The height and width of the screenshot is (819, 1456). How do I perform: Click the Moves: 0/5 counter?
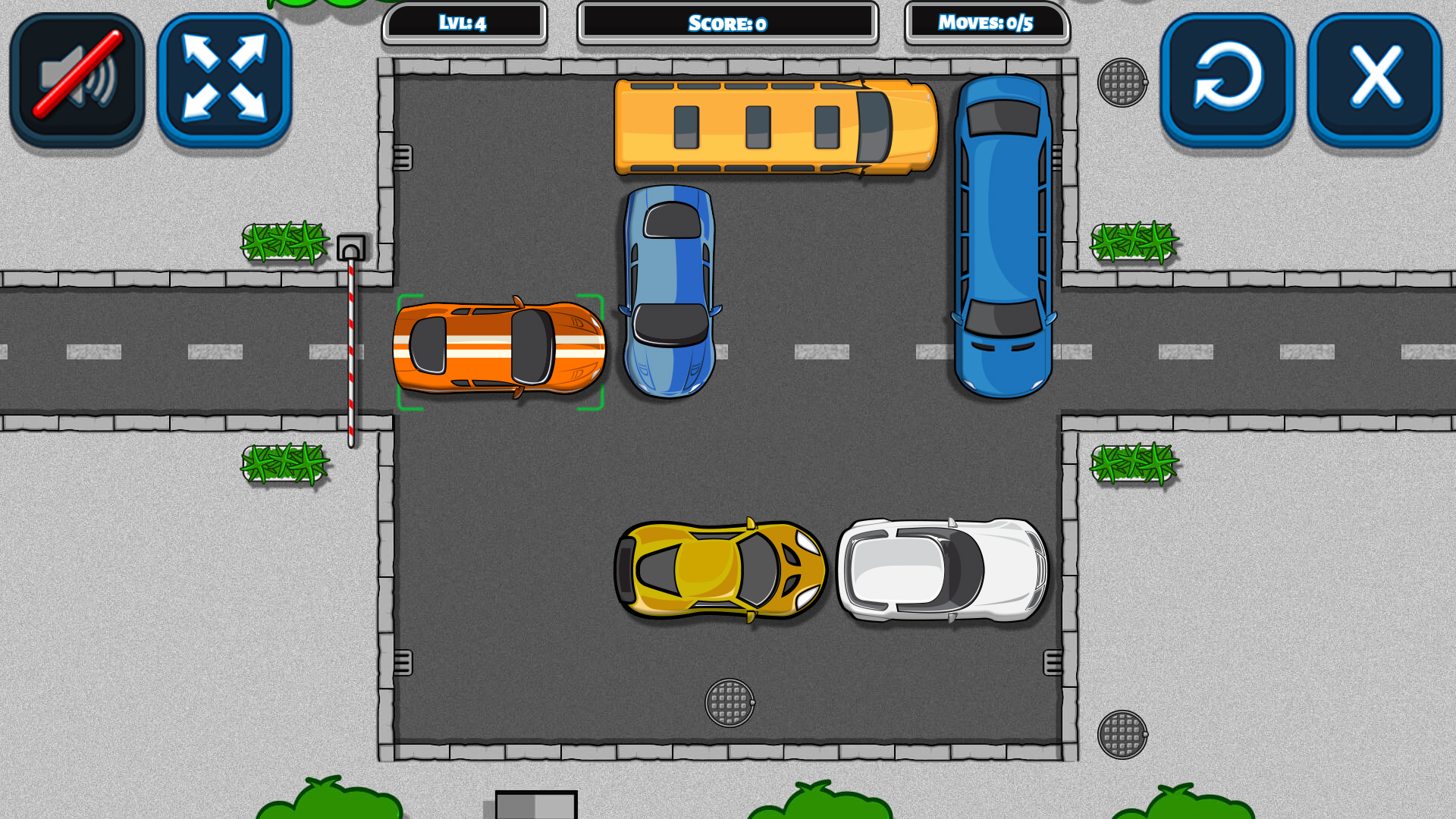987,23
